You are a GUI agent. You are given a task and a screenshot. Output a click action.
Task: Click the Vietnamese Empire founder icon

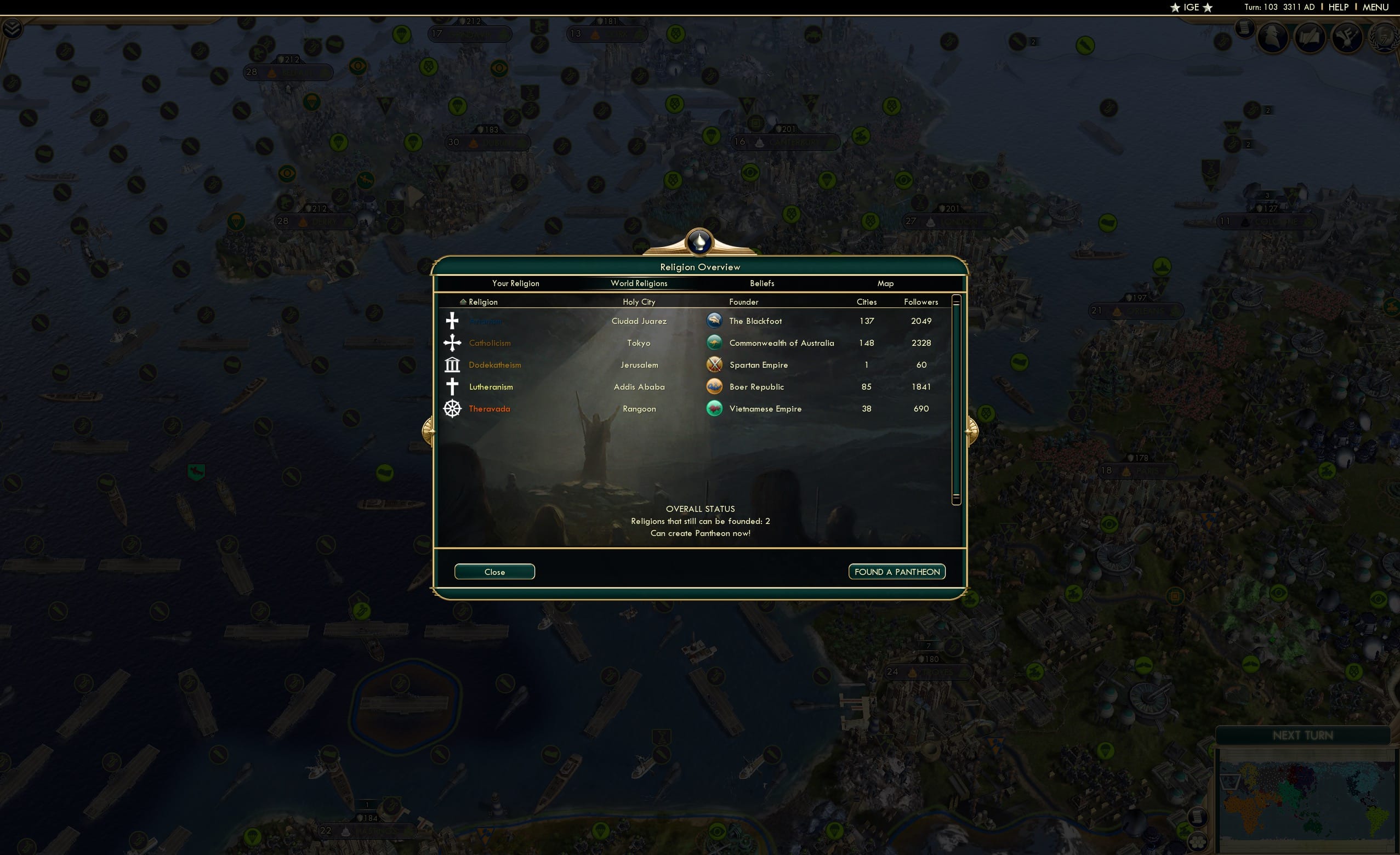[x=715, y=408]
